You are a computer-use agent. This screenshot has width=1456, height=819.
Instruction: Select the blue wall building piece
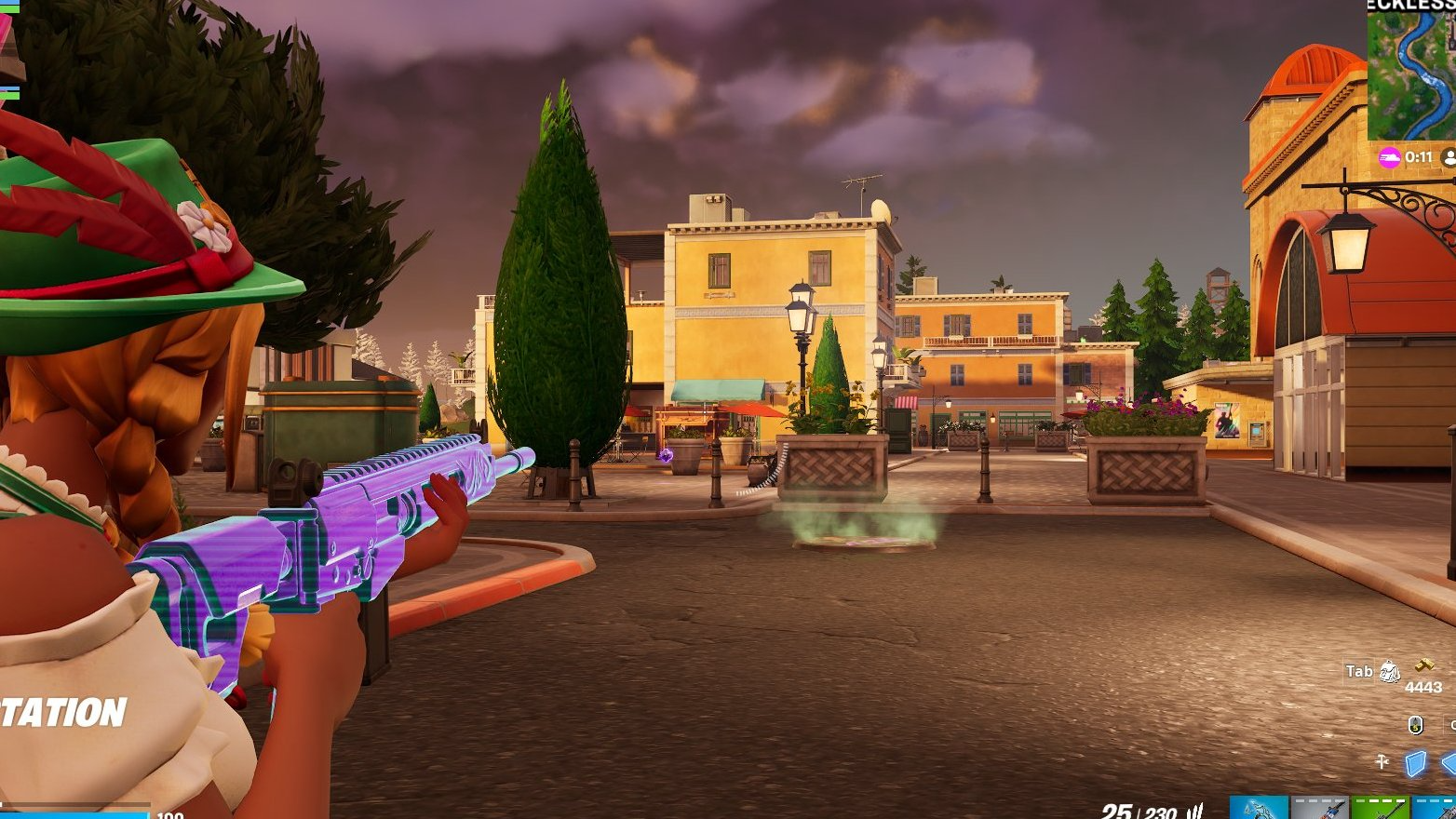(x=1415, y=764)
